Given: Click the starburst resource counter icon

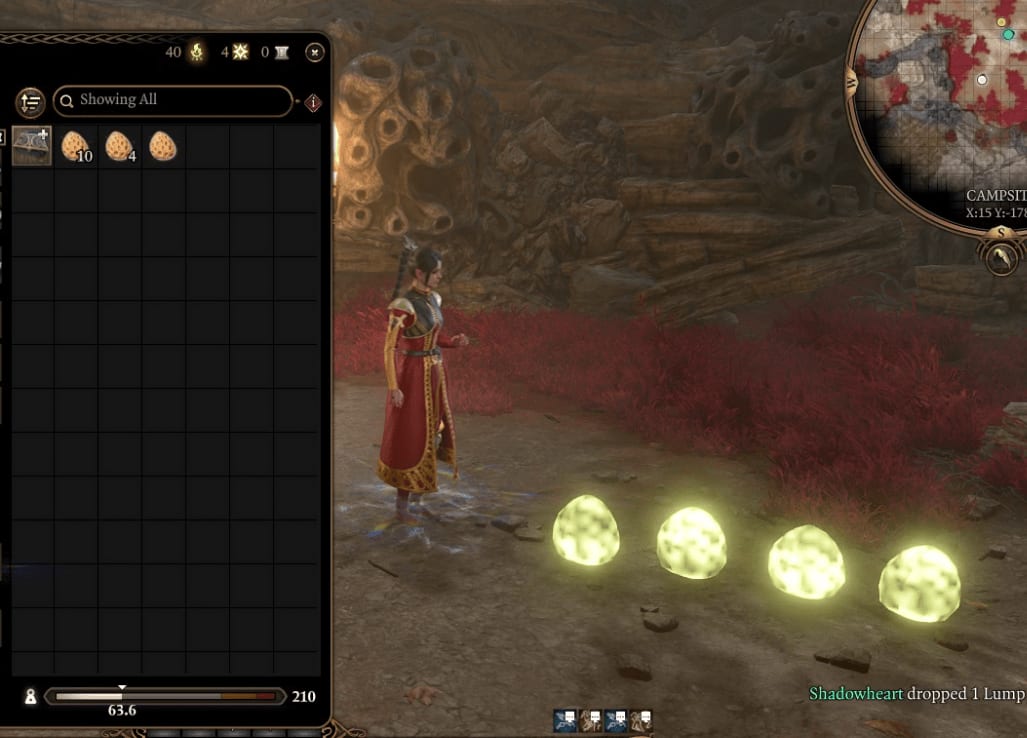Looking at the screenshot, I should [241, 52].
